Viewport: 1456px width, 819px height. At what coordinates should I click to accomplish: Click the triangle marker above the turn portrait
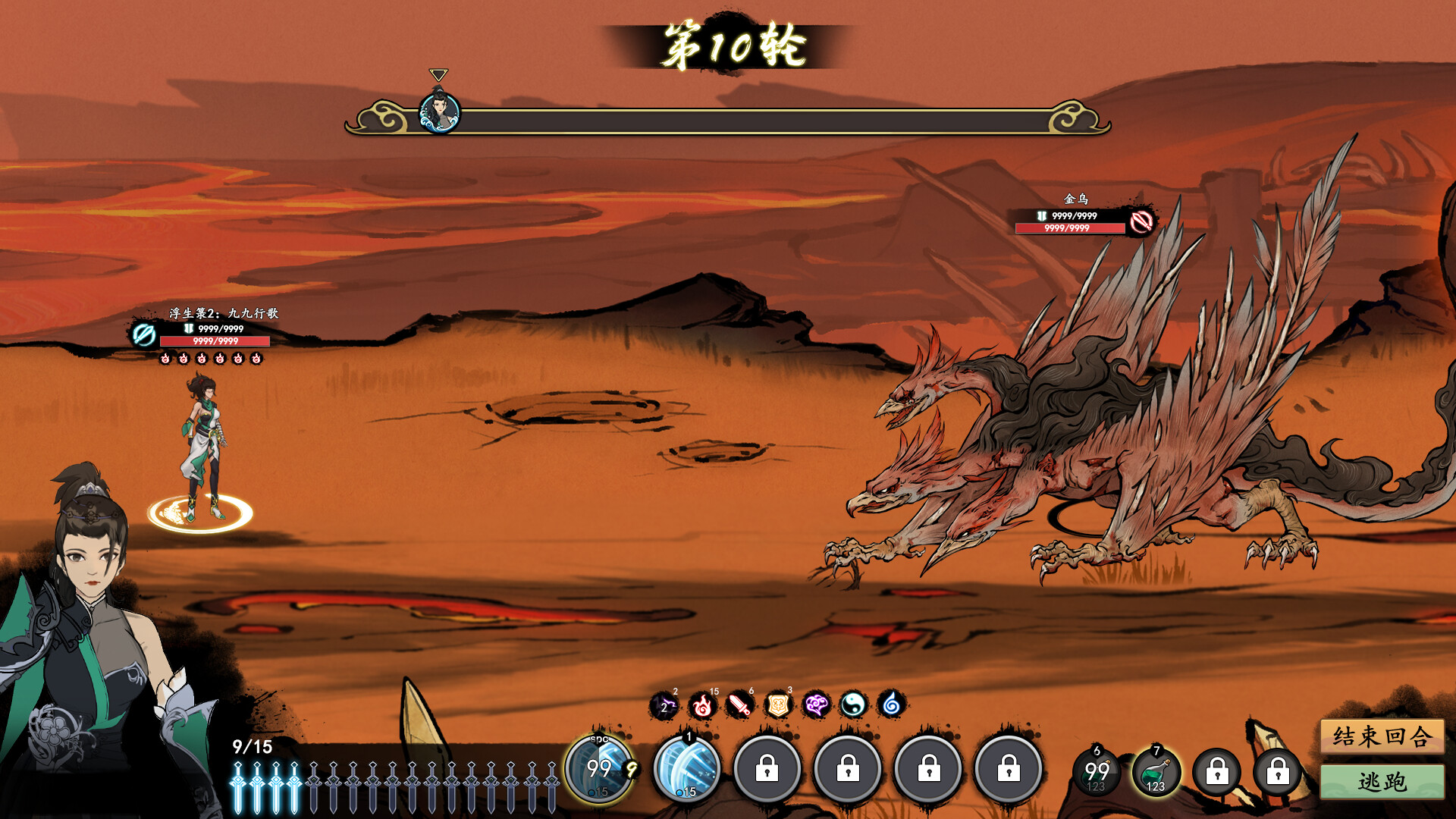coord(438,75)
